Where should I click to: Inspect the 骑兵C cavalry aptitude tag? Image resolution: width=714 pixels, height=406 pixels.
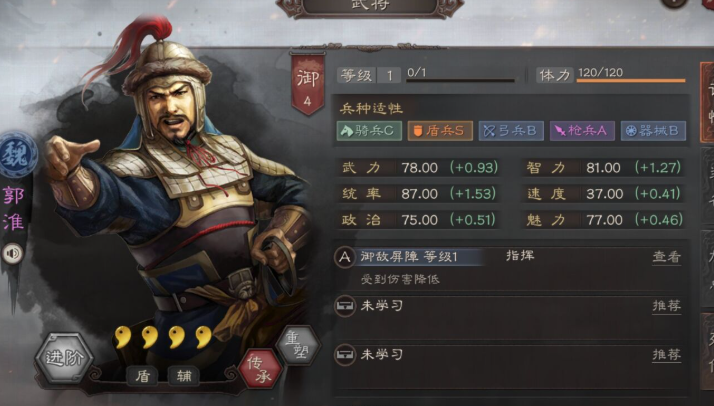point(369,130)
